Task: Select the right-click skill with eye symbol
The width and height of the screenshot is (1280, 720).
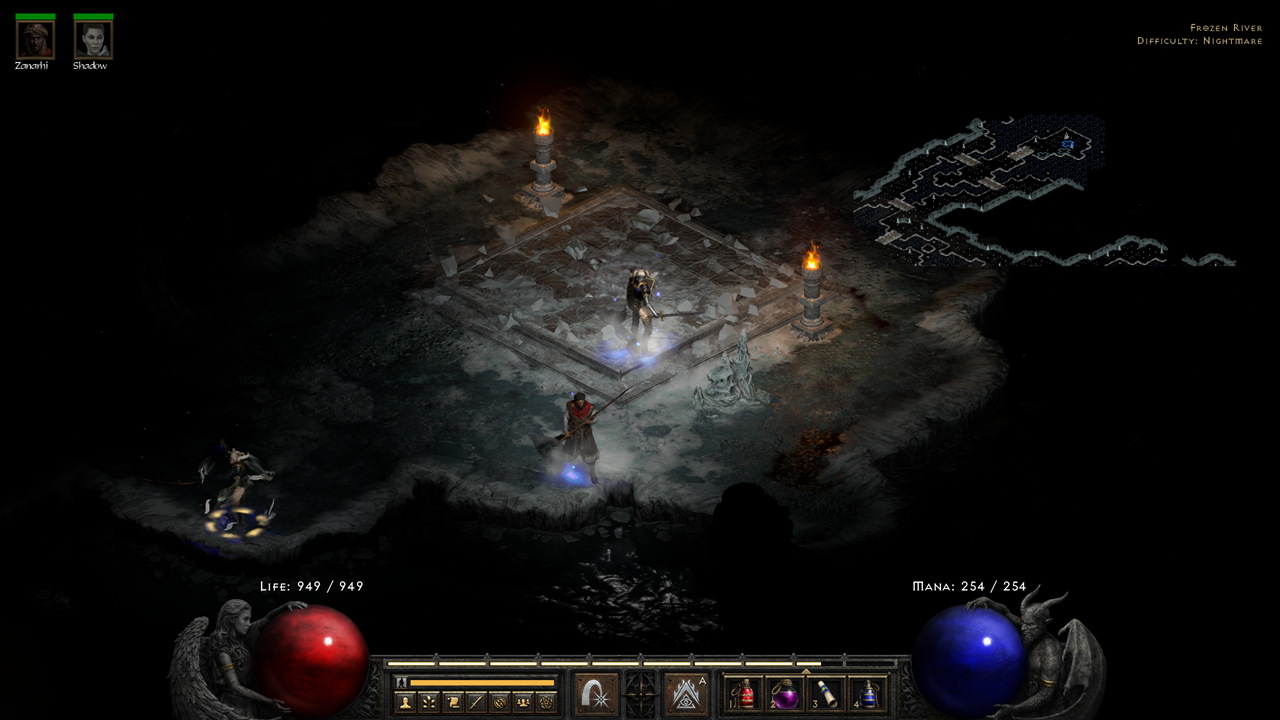Action: [x=685, y=694]
